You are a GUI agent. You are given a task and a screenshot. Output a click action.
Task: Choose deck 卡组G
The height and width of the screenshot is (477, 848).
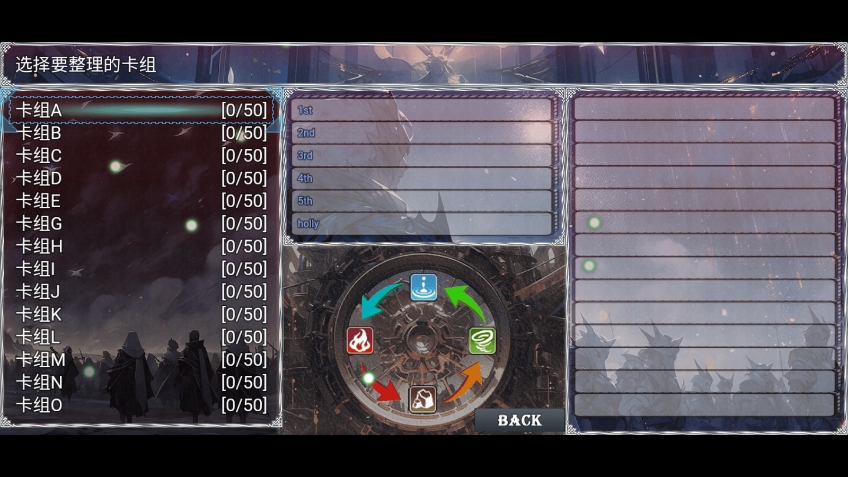pyautogui.click(x=141, y=224)
